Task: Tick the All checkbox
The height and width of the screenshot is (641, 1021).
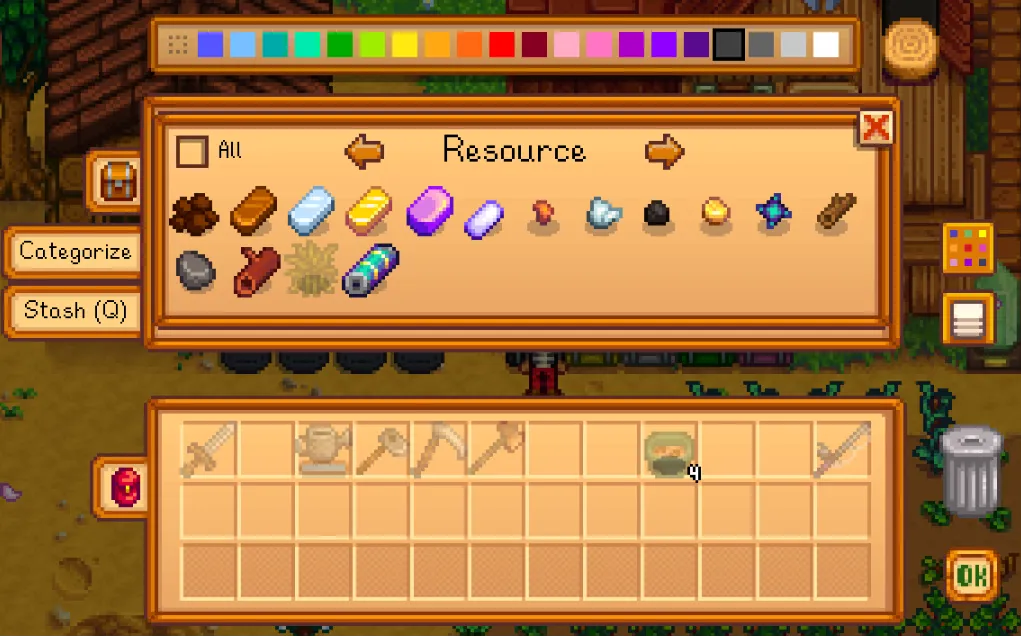Action: (192, 152)
